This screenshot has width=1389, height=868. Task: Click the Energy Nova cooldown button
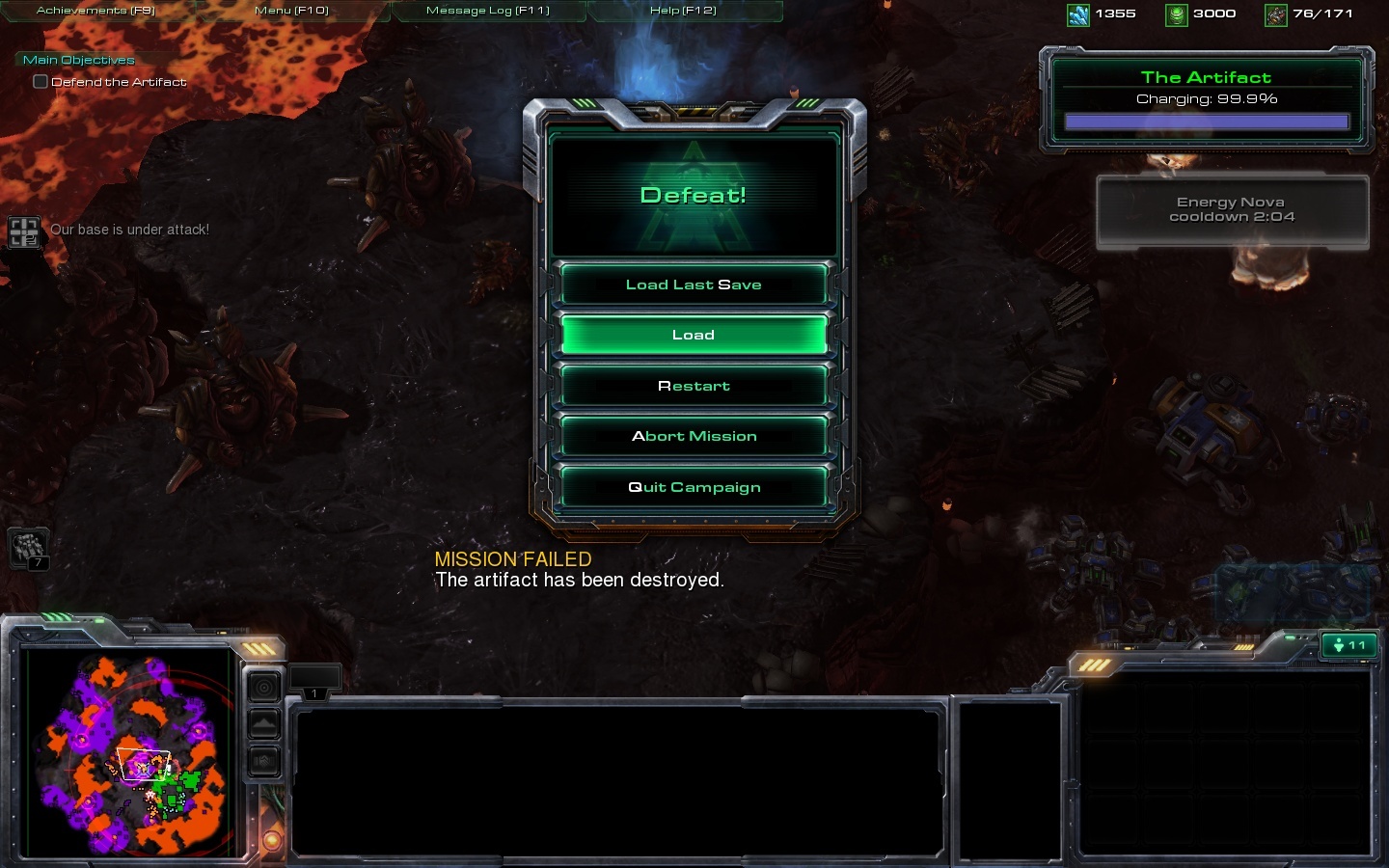[1232, 210]
